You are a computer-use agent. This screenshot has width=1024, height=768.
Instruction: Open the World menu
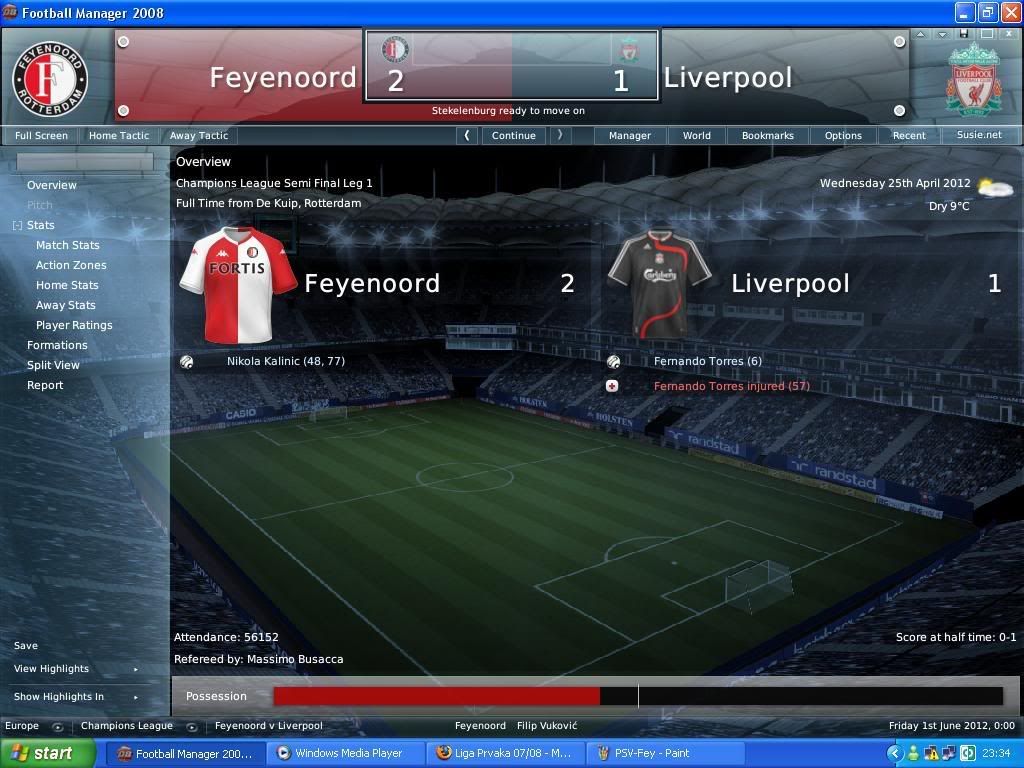tap(697, 135)
